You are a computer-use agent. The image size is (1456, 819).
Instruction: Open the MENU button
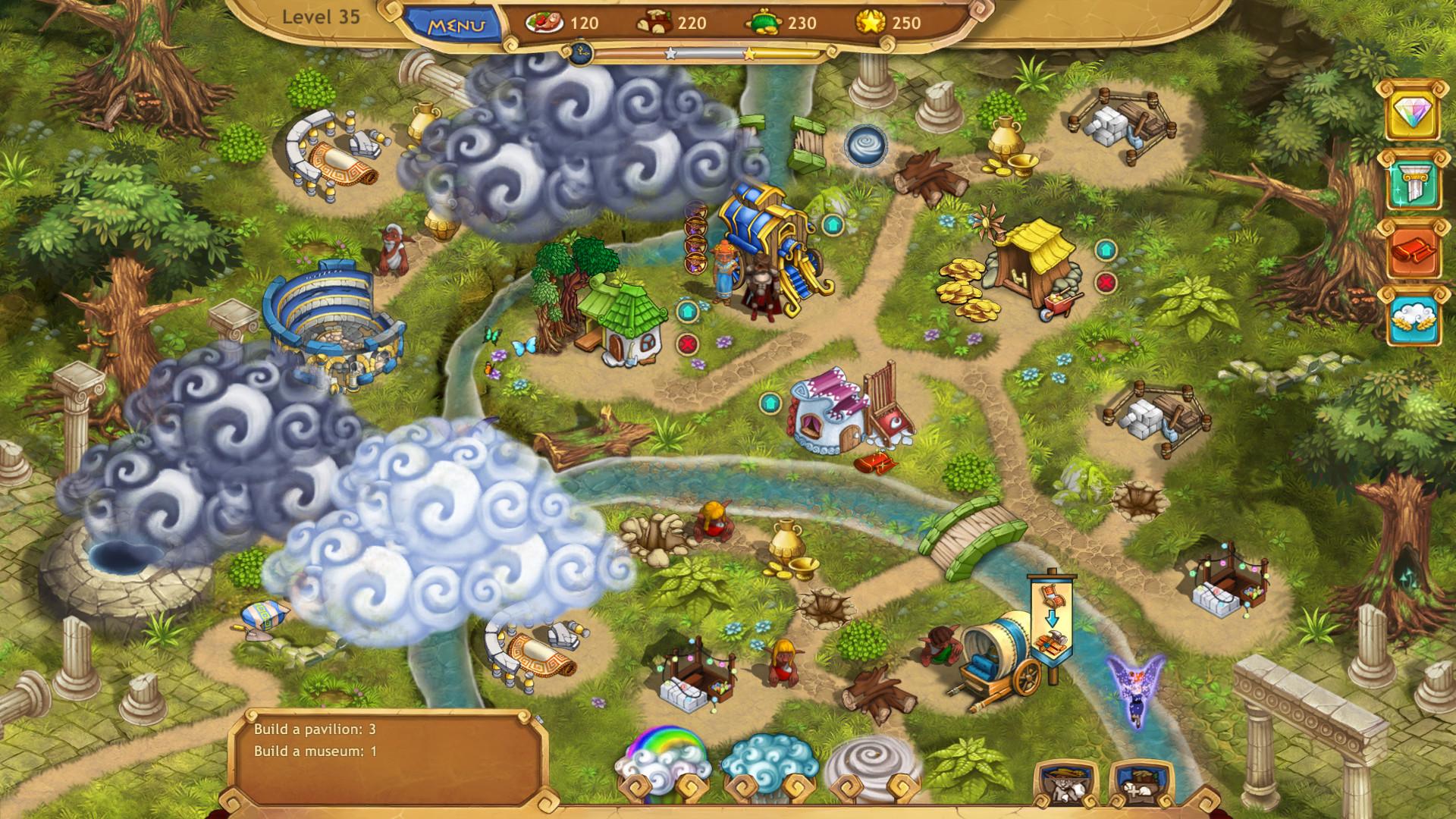[x=457, y=23]
